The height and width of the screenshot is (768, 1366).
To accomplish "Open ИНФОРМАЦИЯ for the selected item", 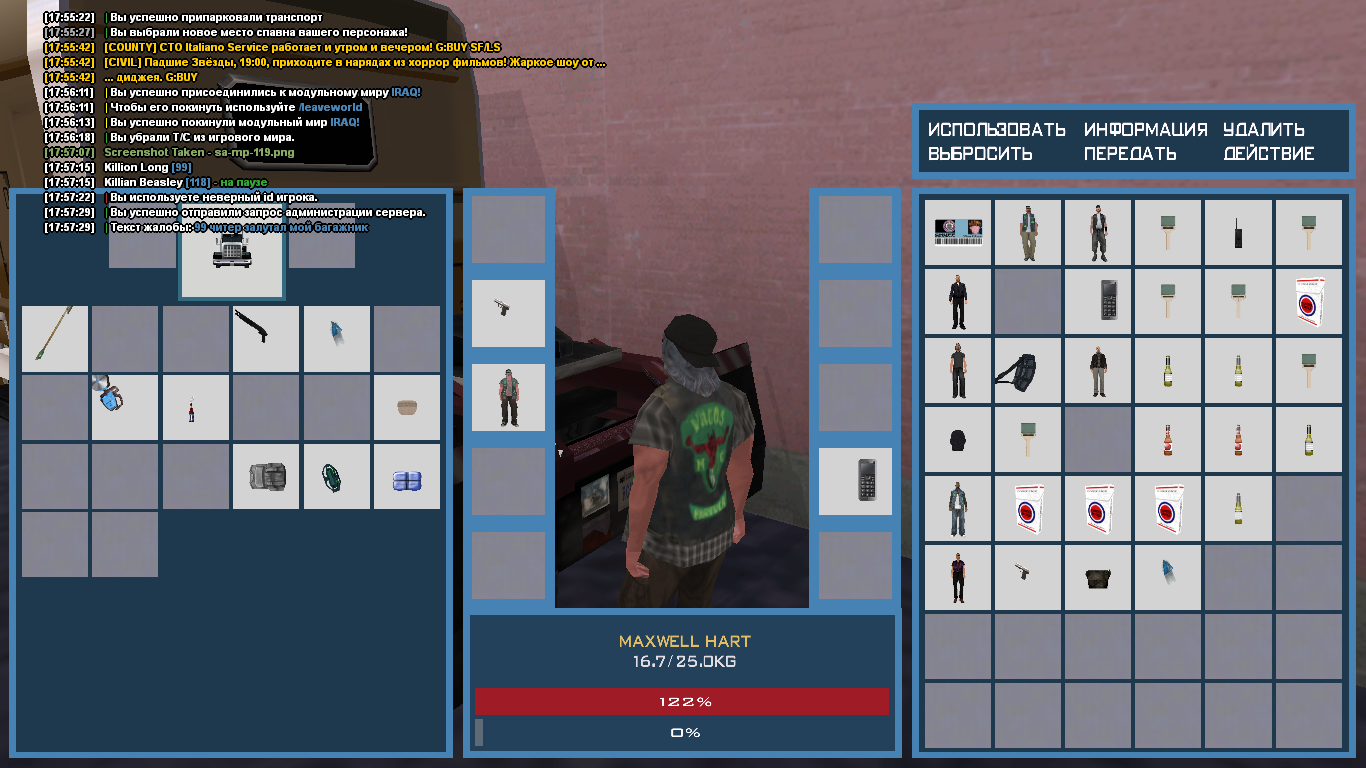I will coord(1146,130).
